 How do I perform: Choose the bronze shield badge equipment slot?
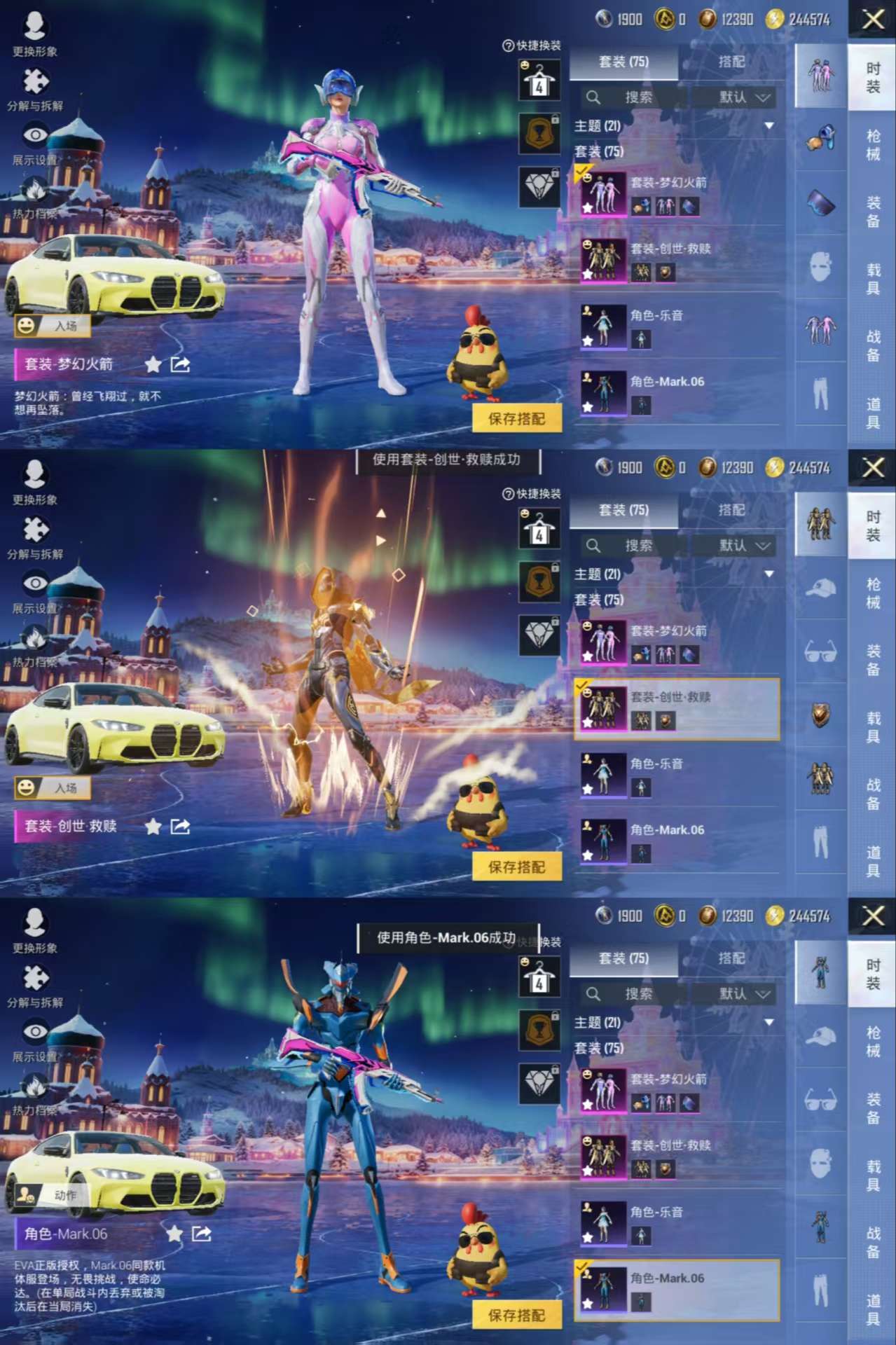pos(820,715)
